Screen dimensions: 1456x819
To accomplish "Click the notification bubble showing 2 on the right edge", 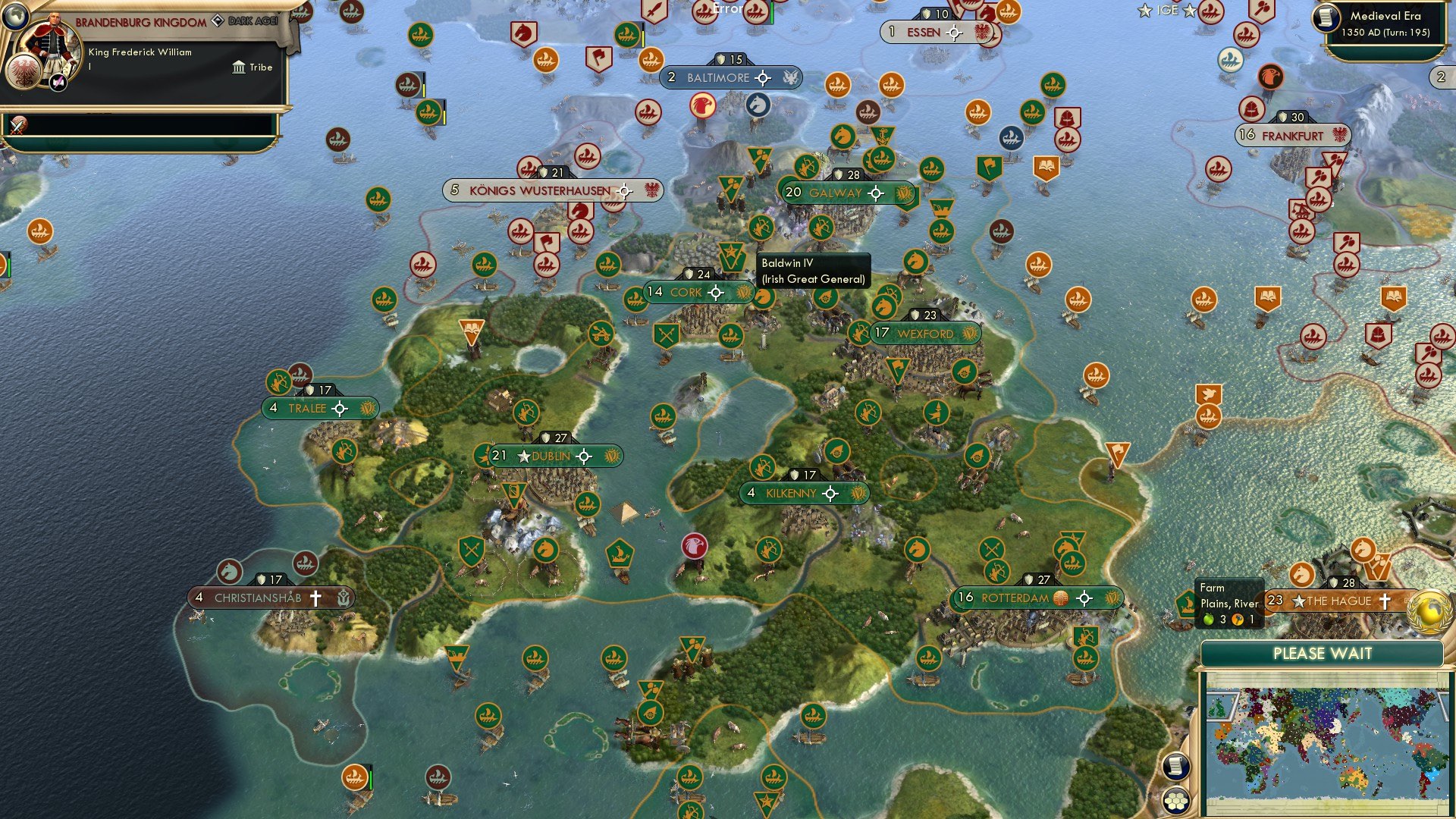I will pos(1440,77).
